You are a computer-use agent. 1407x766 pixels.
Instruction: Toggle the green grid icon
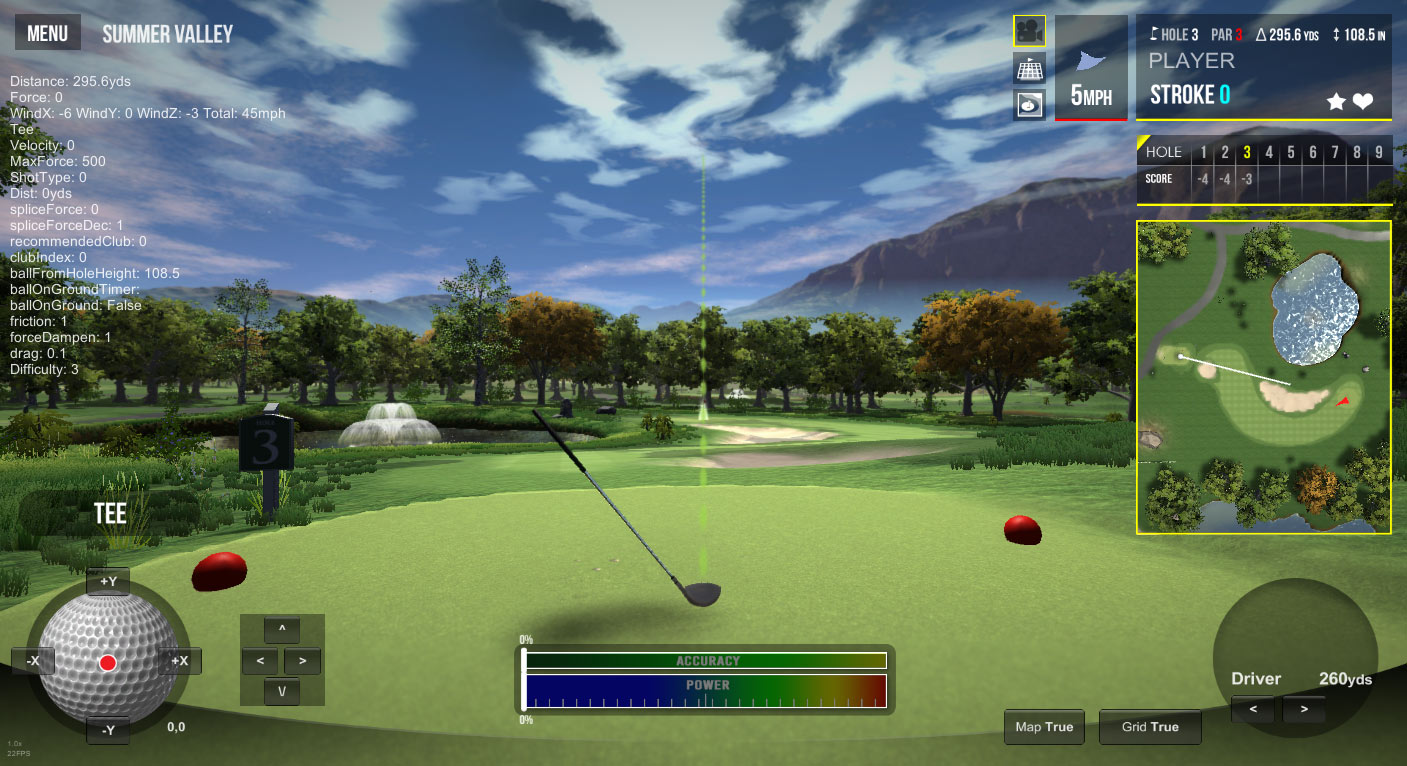[1029, 68]
